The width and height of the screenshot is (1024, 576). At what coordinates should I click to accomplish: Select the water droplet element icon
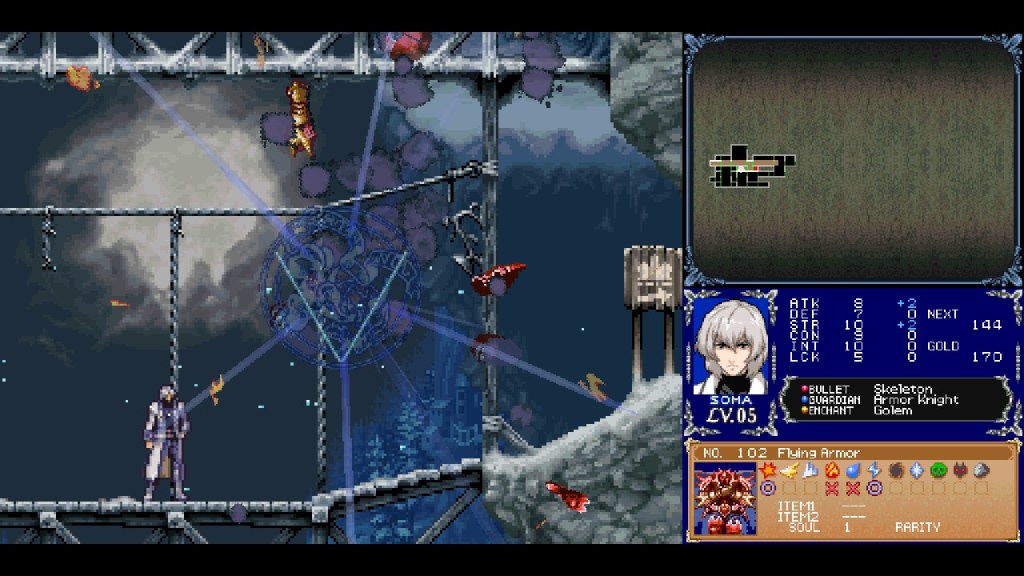853,470
